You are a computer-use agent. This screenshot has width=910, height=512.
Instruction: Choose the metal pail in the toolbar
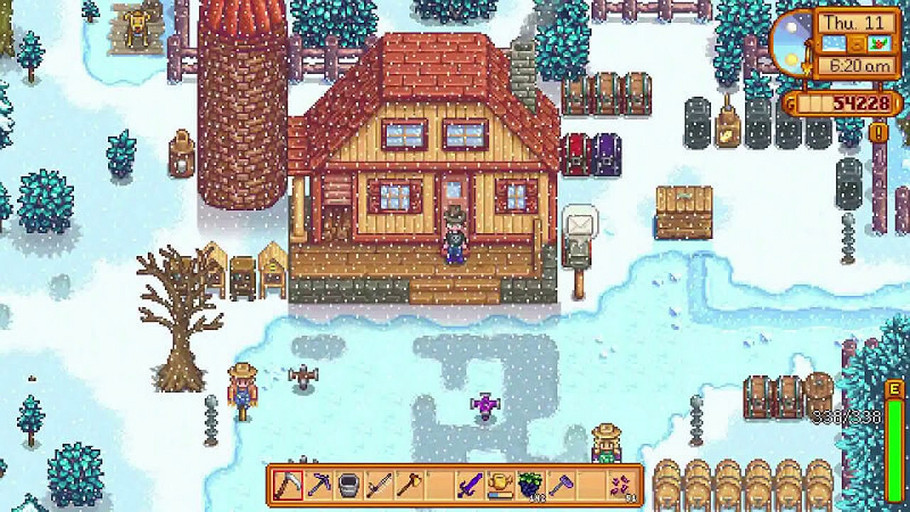349,485
